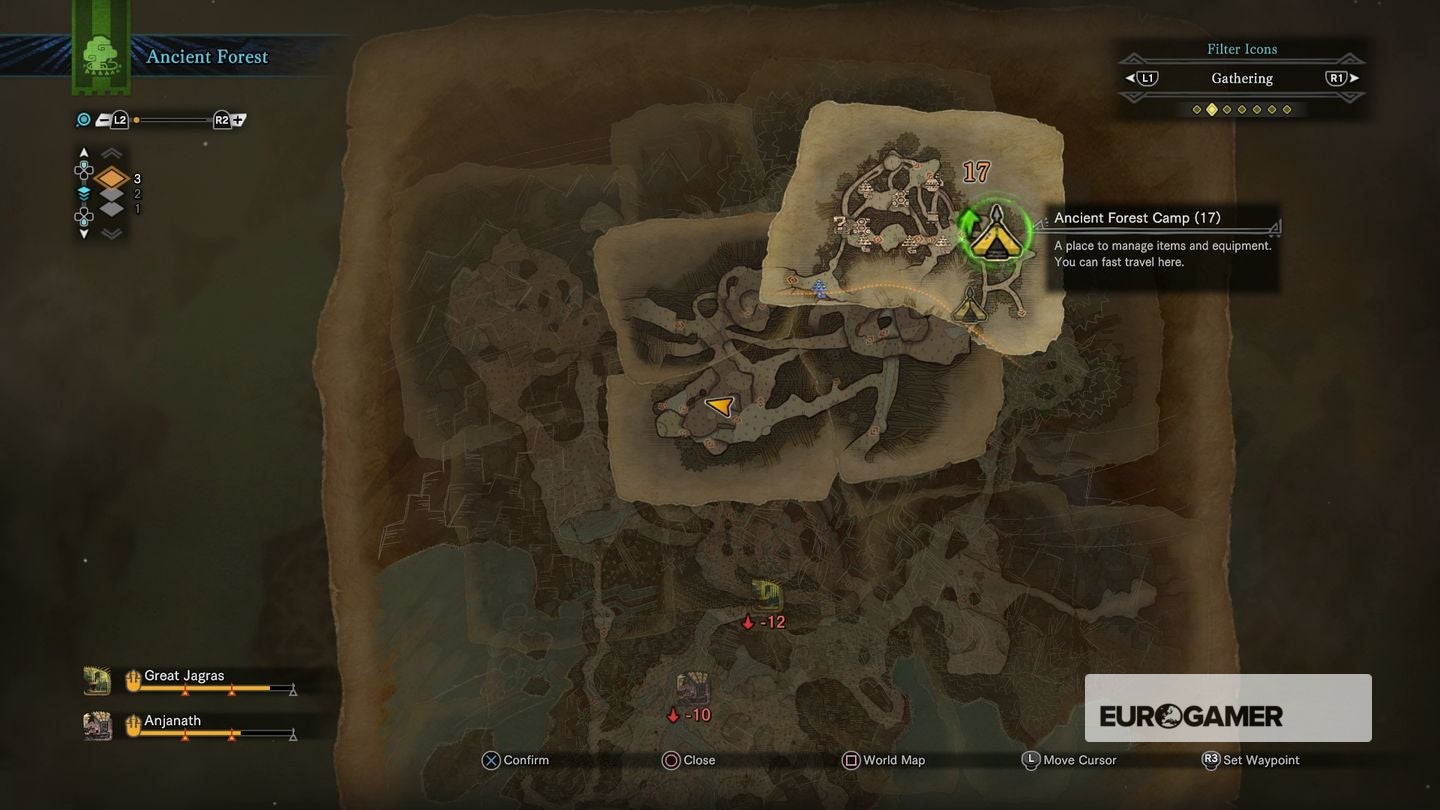The height and width of the screenshot is (810, 1440).
Task: Select the Anjanath icon on map
Action: pyautogui.click(x=693, y=688)
